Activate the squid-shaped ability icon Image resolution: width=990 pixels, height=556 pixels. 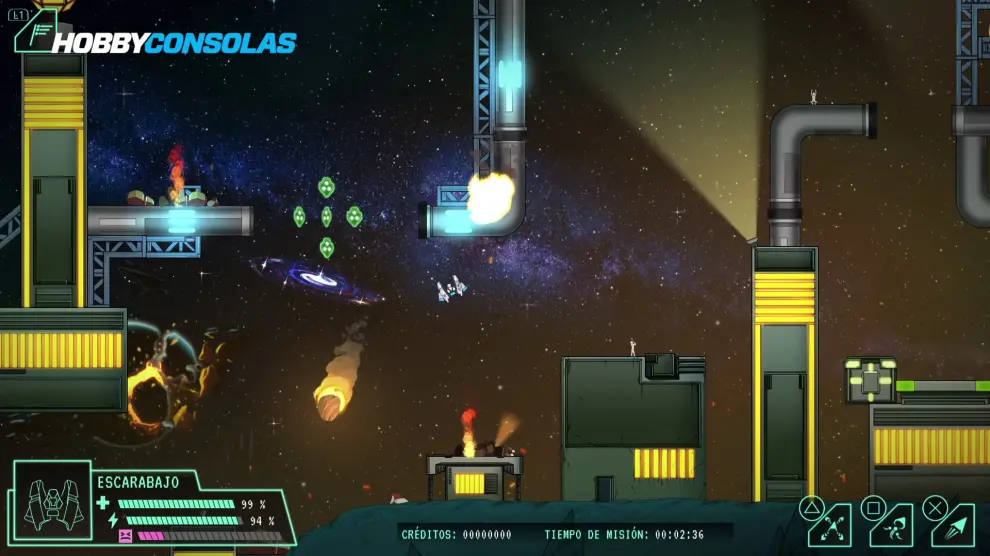[892, 526]
